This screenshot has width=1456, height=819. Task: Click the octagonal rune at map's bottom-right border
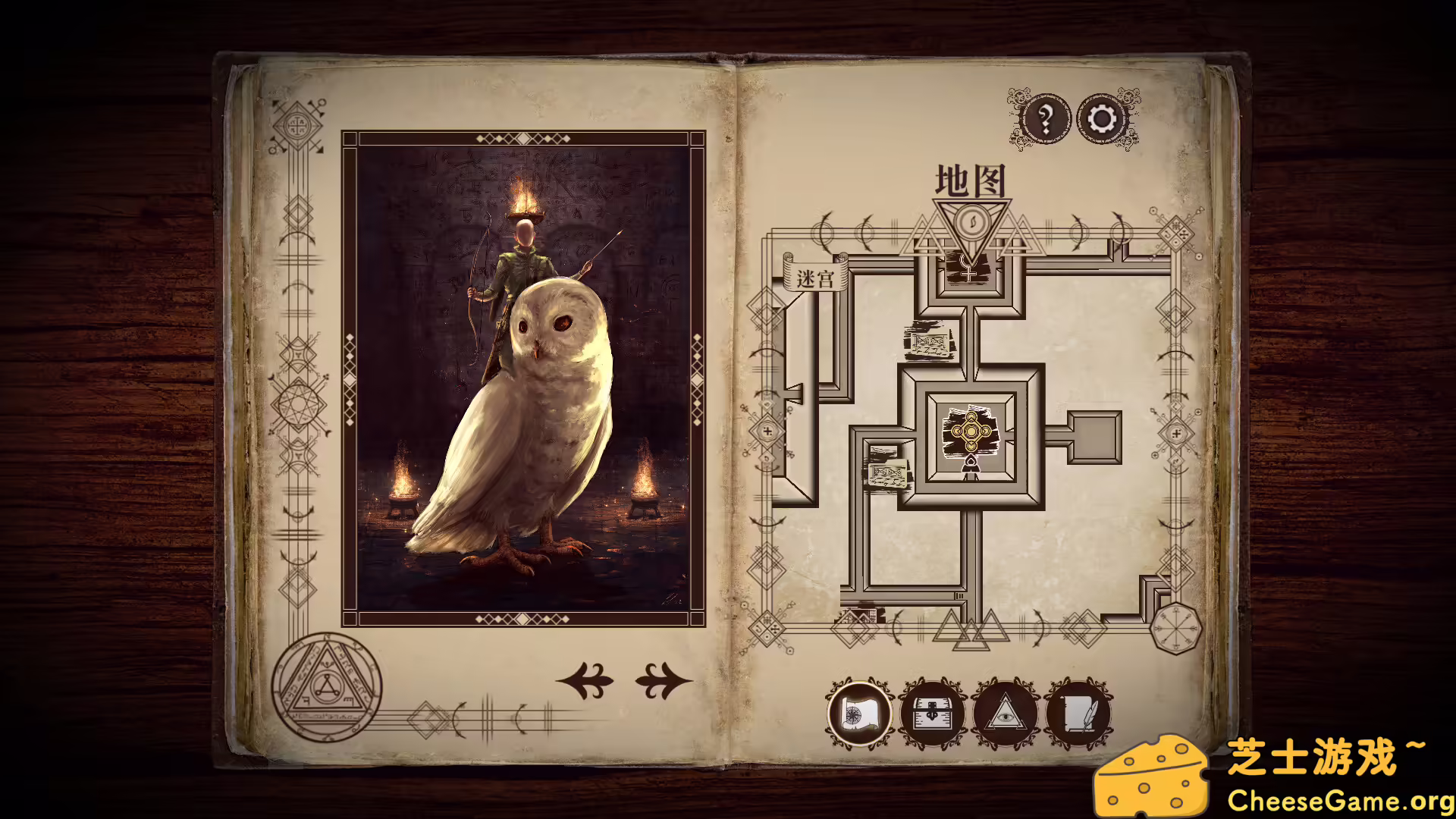(1175, 627)
